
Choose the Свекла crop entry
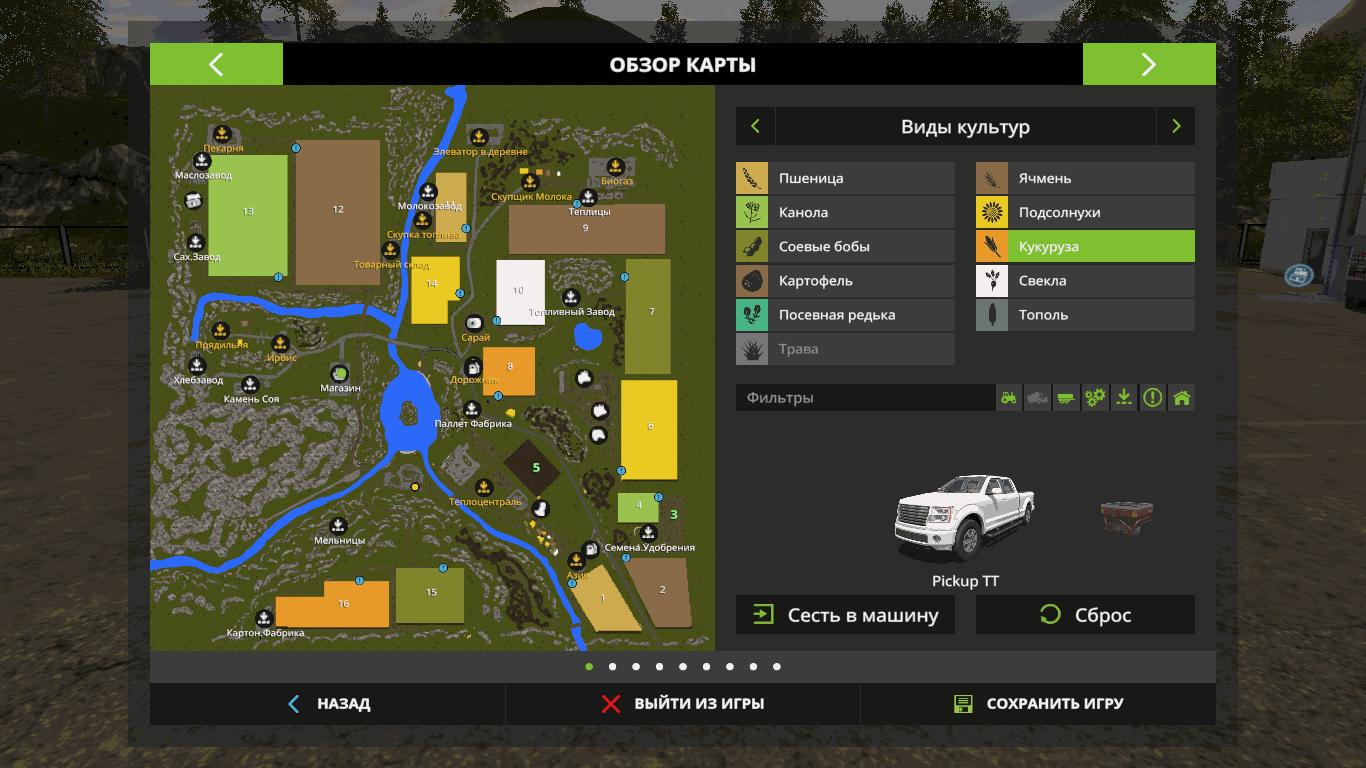point(1085,281)
